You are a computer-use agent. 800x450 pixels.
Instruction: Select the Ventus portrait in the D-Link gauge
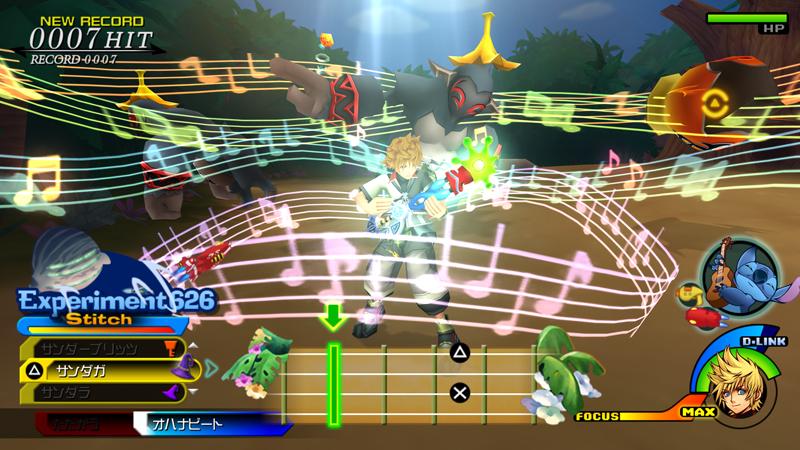coord(743,391)
